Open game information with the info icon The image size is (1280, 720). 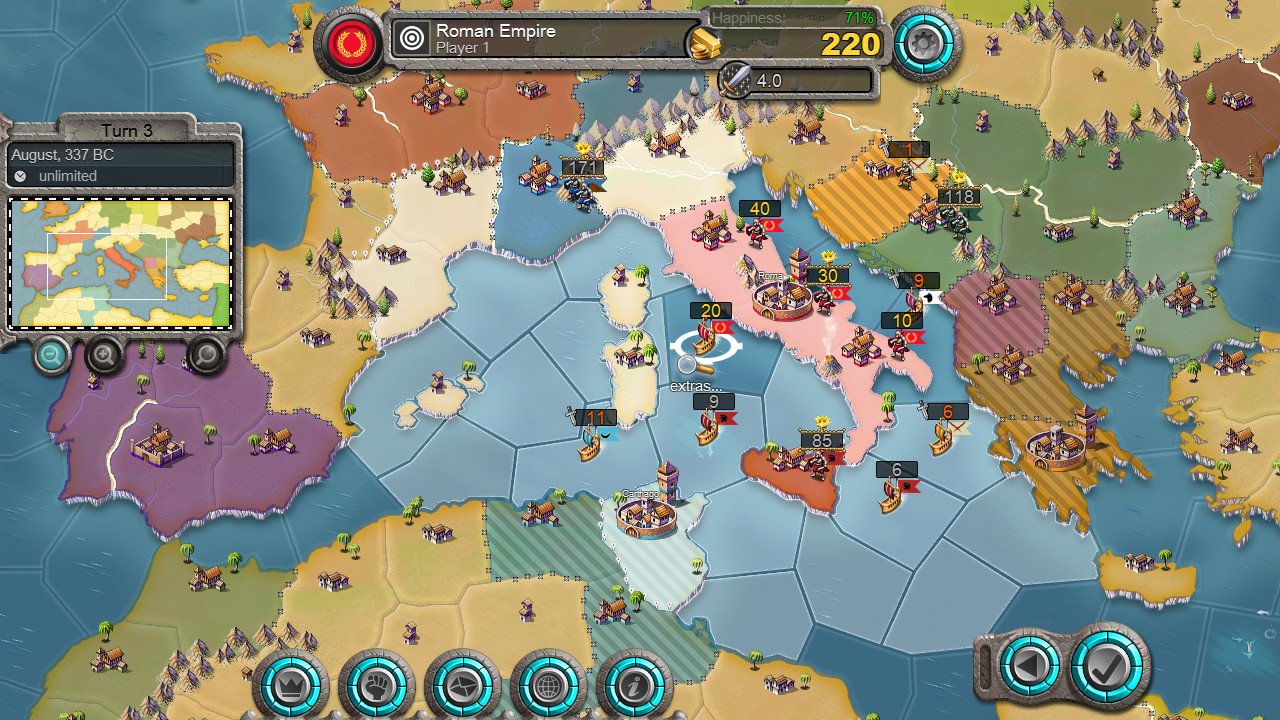click(634, 685)
